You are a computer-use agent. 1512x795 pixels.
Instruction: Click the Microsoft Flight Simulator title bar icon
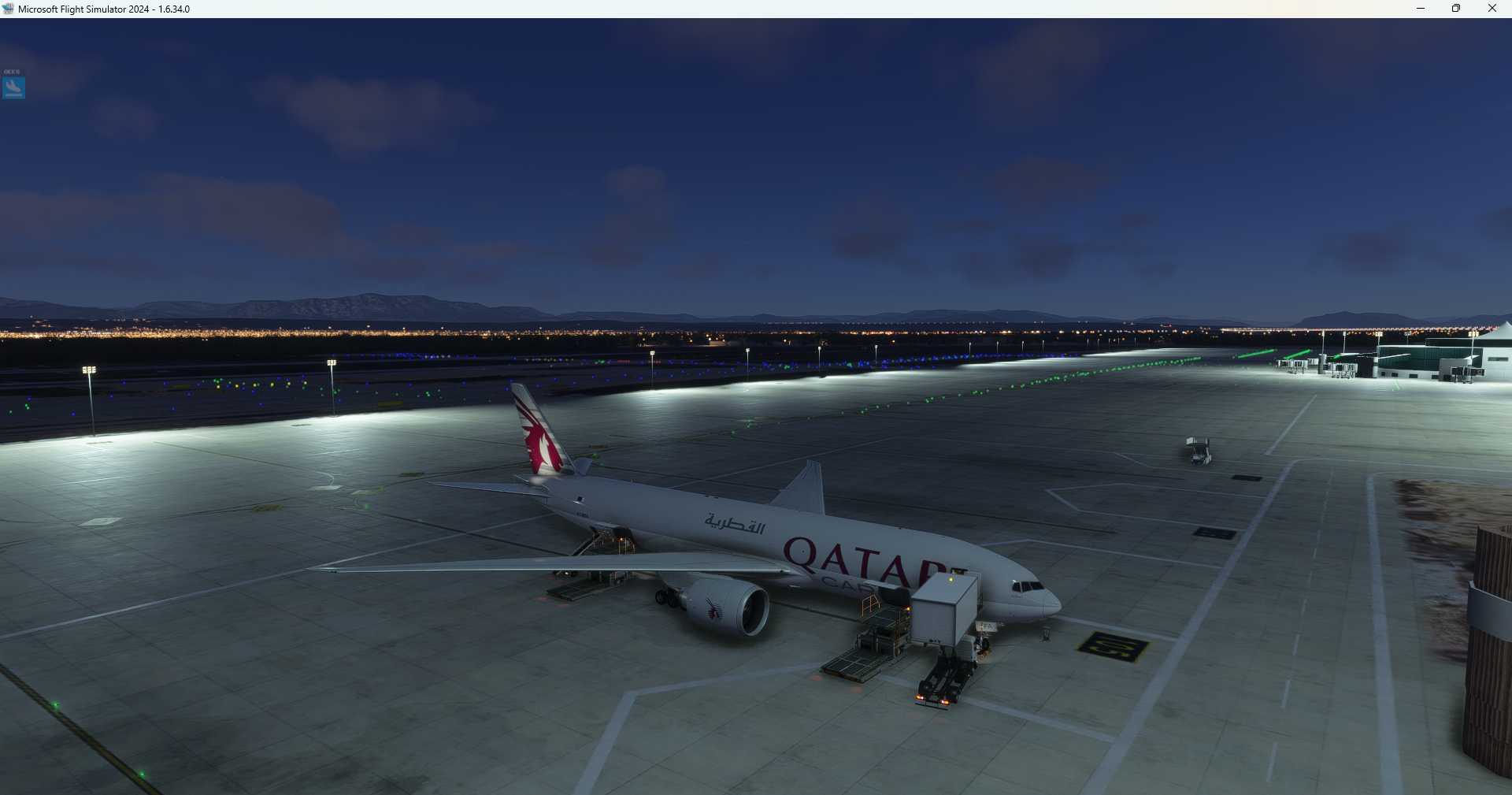coord(8,9)
